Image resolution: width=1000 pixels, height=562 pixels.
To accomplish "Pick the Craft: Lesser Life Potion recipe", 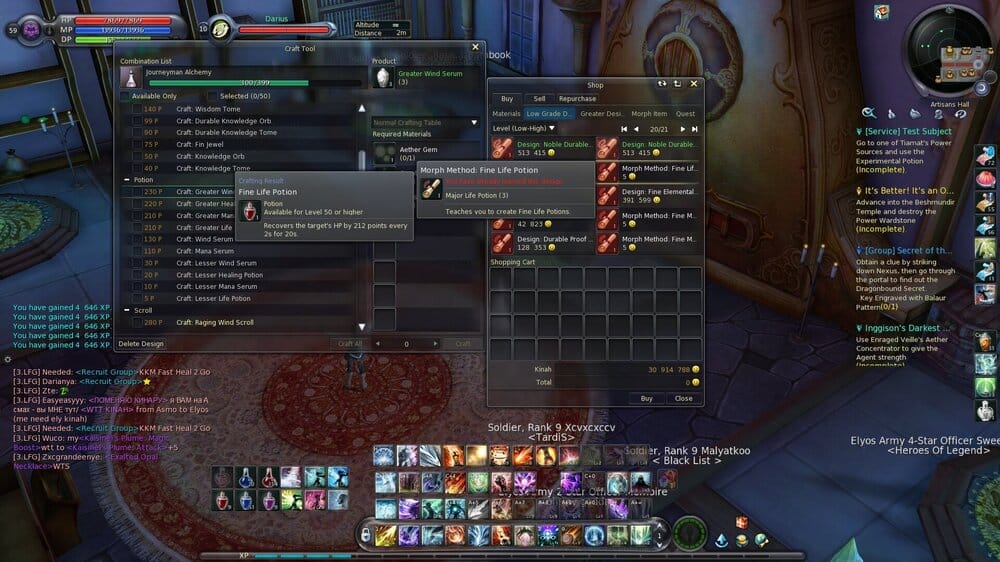I will tap(213, 299).
